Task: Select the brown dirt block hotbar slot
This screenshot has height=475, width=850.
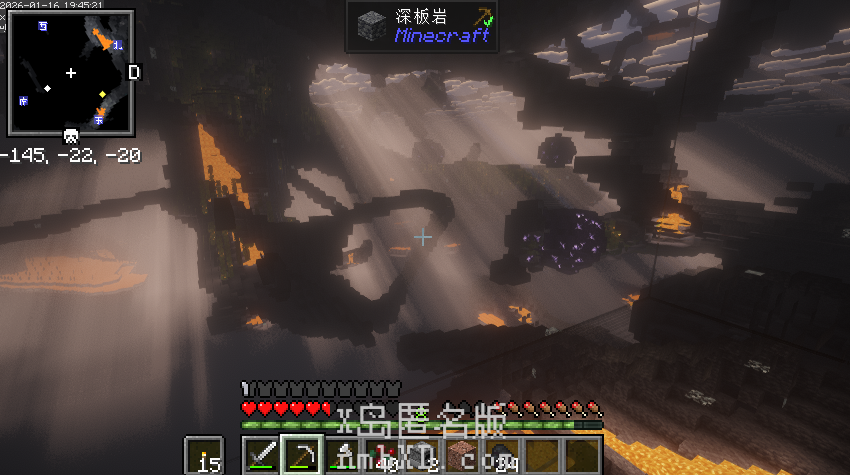Action: [461, 456]
